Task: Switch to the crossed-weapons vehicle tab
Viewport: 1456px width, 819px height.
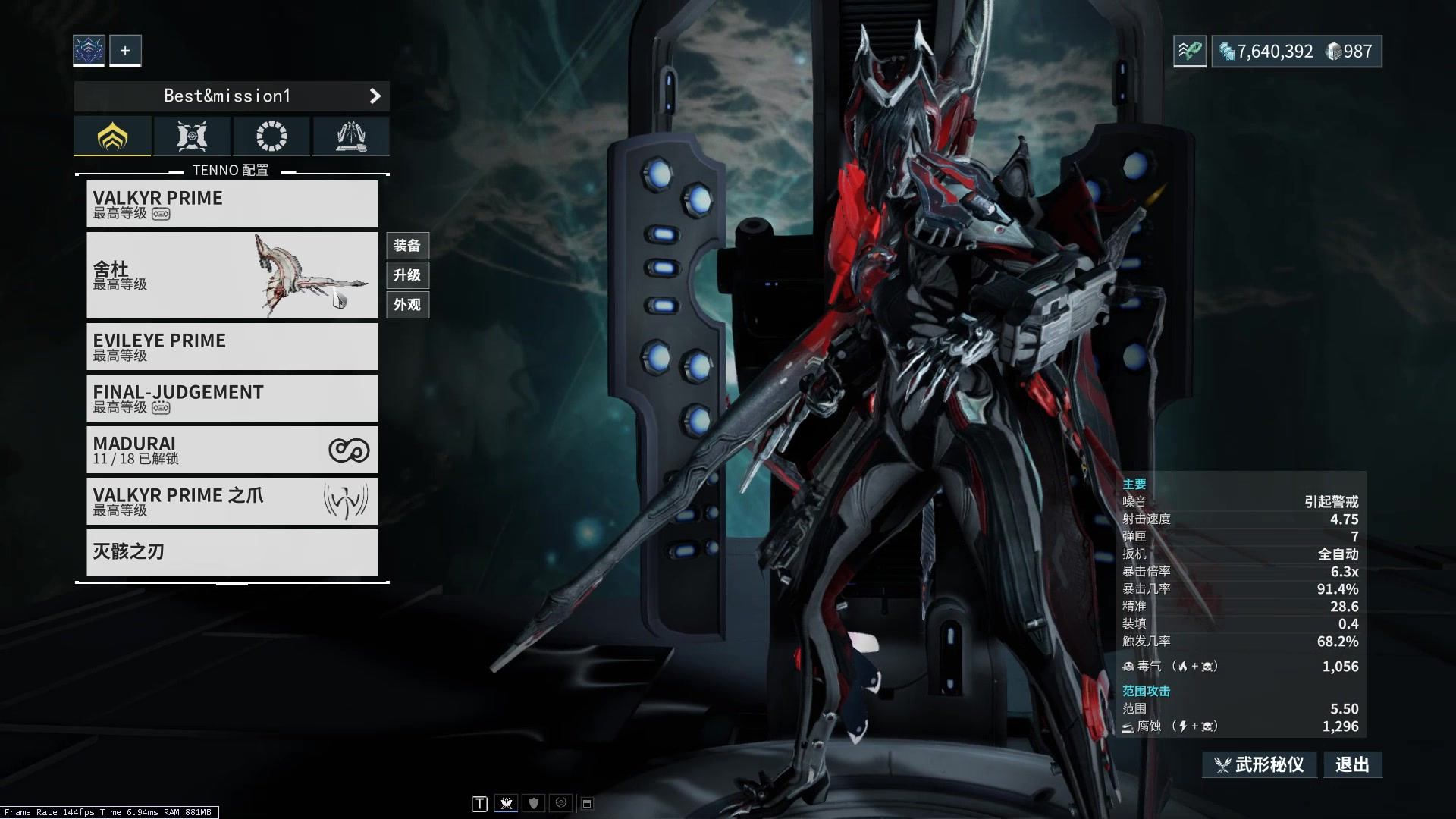Action: point(192,136)
